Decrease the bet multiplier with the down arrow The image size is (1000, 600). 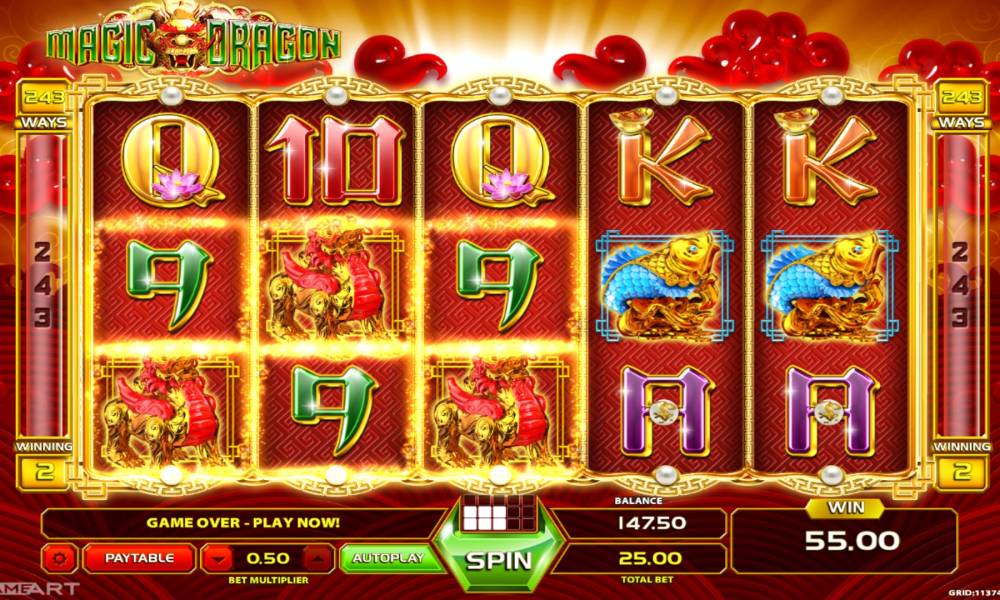point(216,558)
